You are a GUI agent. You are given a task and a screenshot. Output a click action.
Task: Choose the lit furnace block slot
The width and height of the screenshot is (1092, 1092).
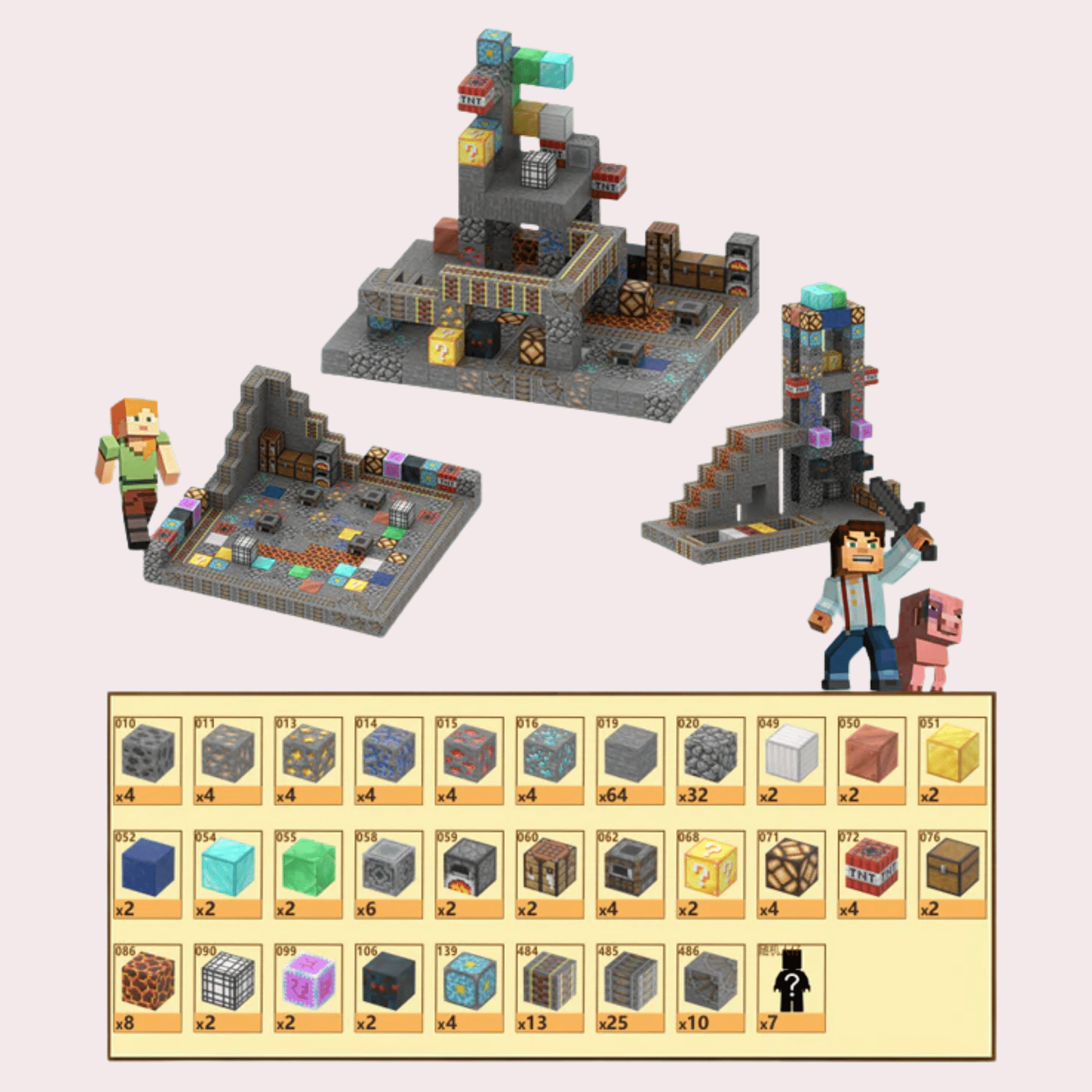click(x=469, y=874)
